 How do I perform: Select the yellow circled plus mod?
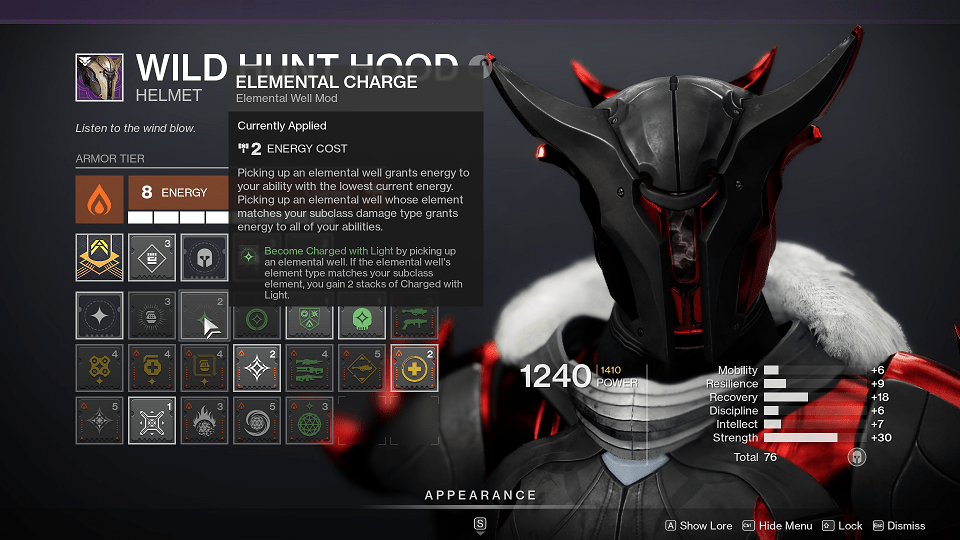tap(413, 368)
